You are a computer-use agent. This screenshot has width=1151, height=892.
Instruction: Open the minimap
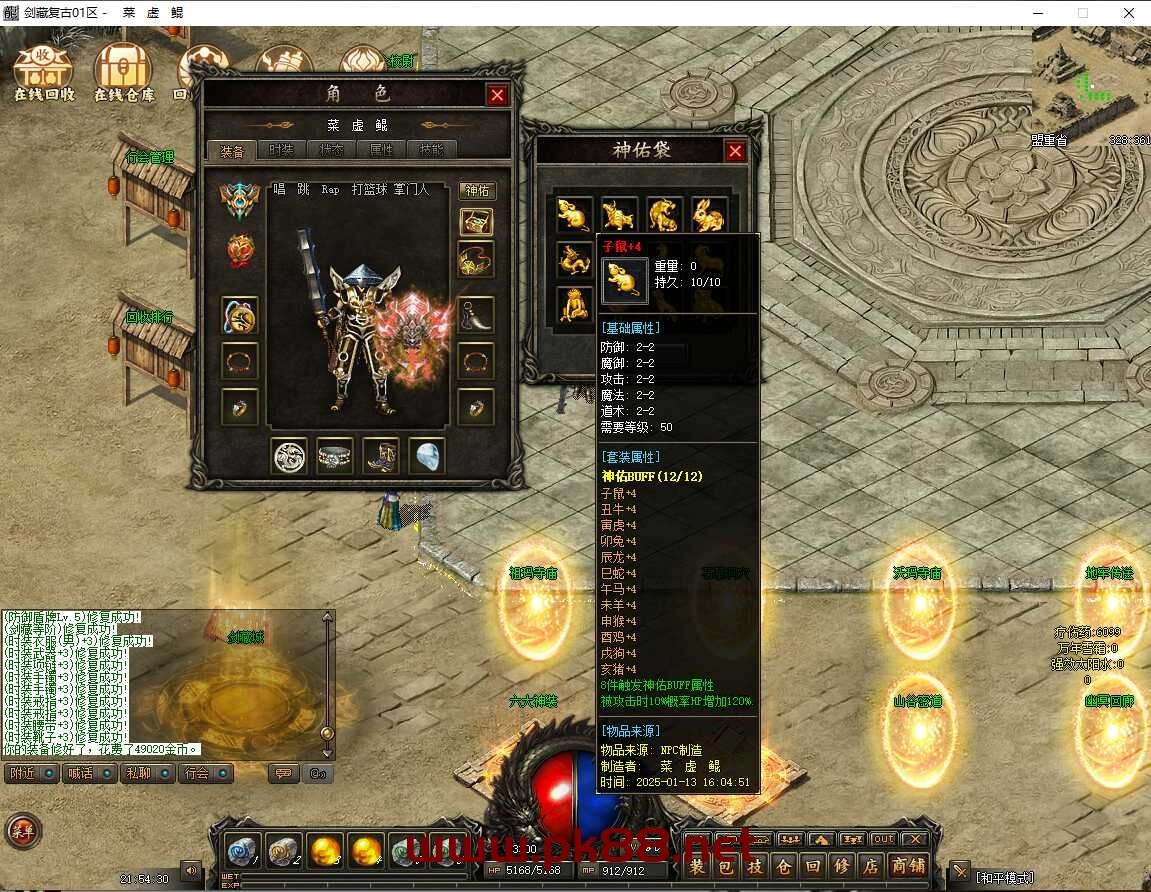coord(1091,82)
